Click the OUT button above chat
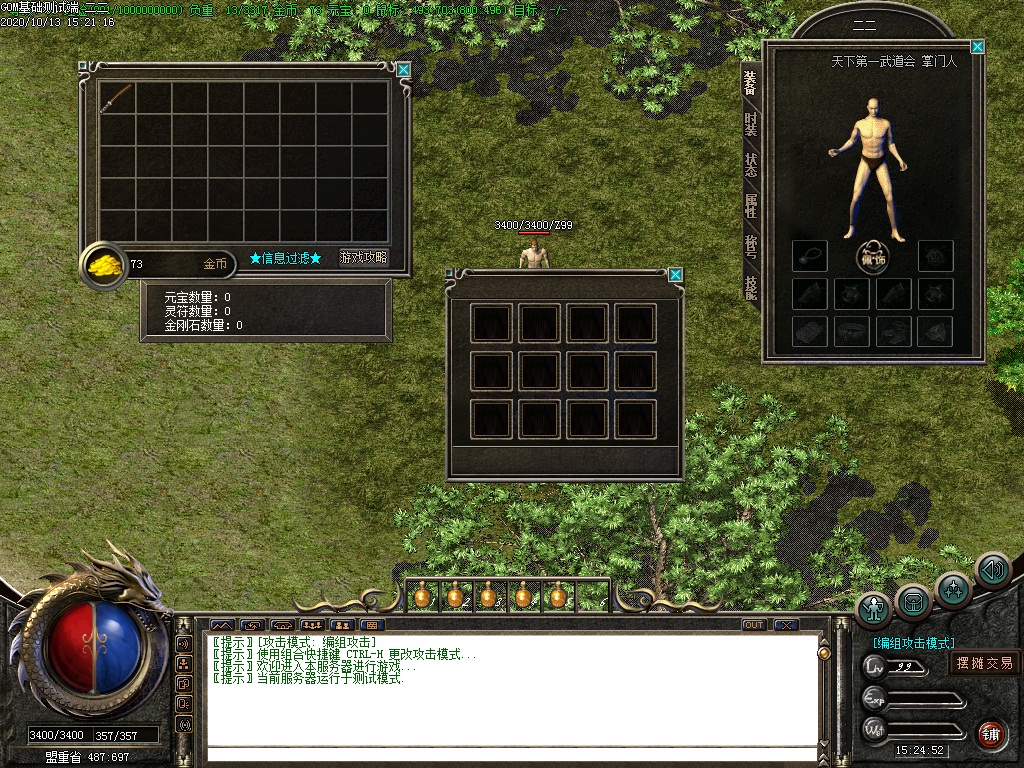Screen dimensions: 1024x768 coord(754,625)
